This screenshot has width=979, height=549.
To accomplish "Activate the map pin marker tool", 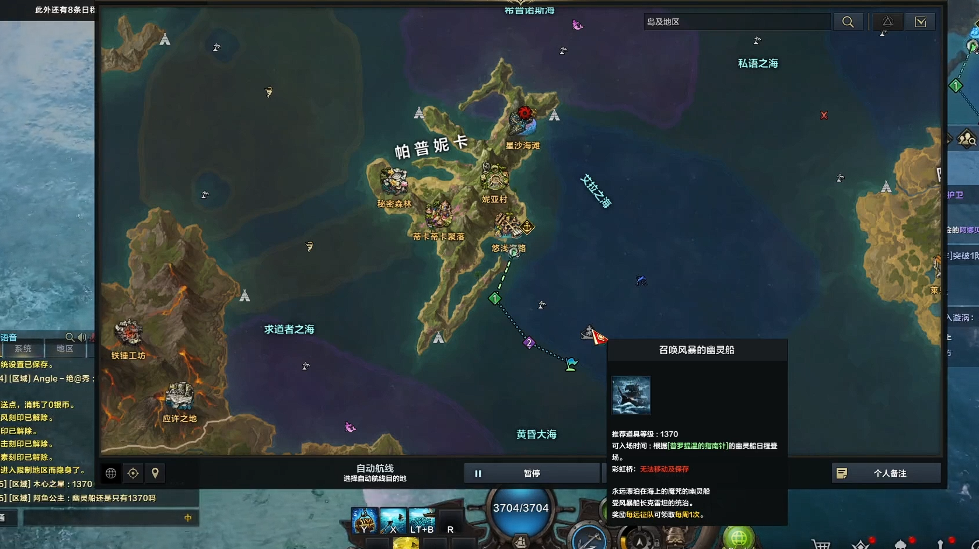I will [x=155, y=473].
